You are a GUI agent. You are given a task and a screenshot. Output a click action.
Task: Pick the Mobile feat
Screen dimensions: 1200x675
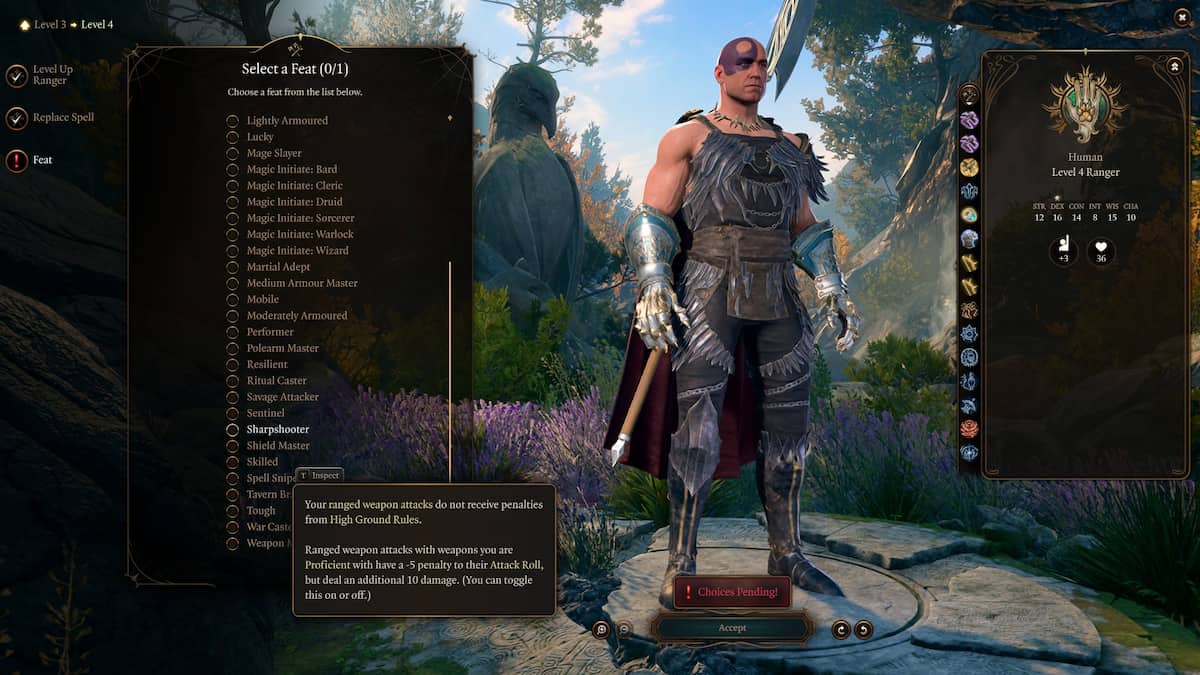[262, 299]
